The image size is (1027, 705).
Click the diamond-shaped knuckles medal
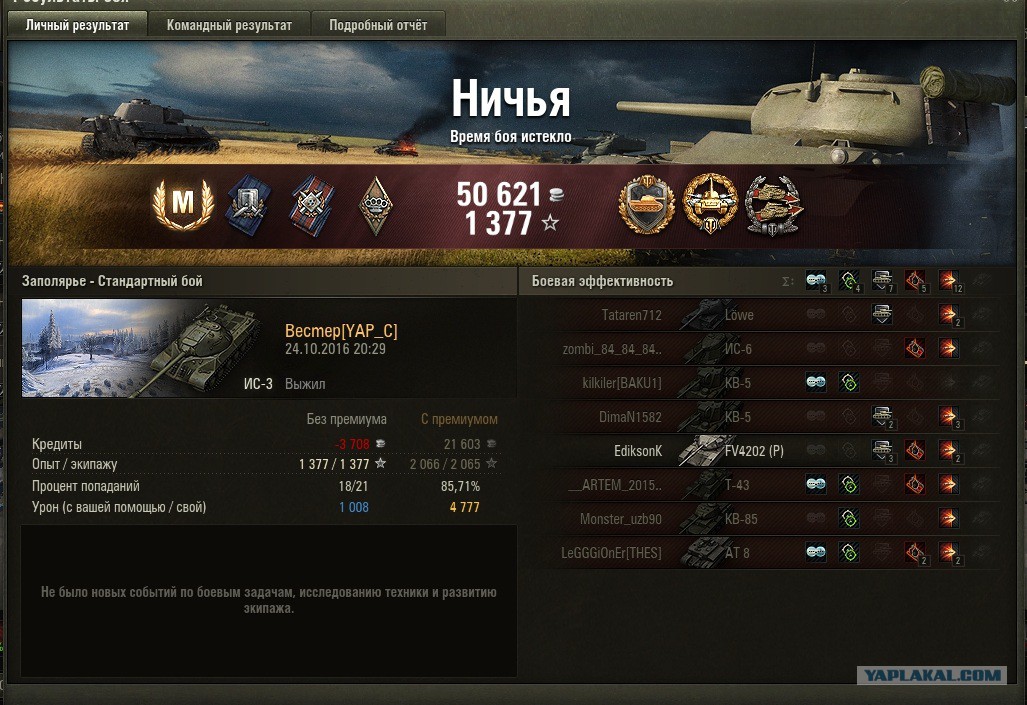(376, 206)
